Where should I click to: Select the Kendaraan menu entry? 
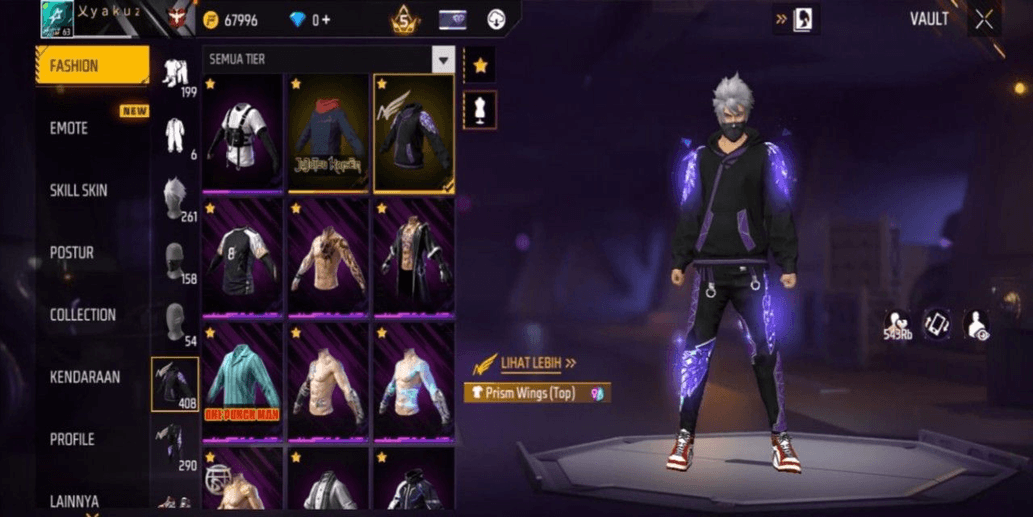coord(85,377)
